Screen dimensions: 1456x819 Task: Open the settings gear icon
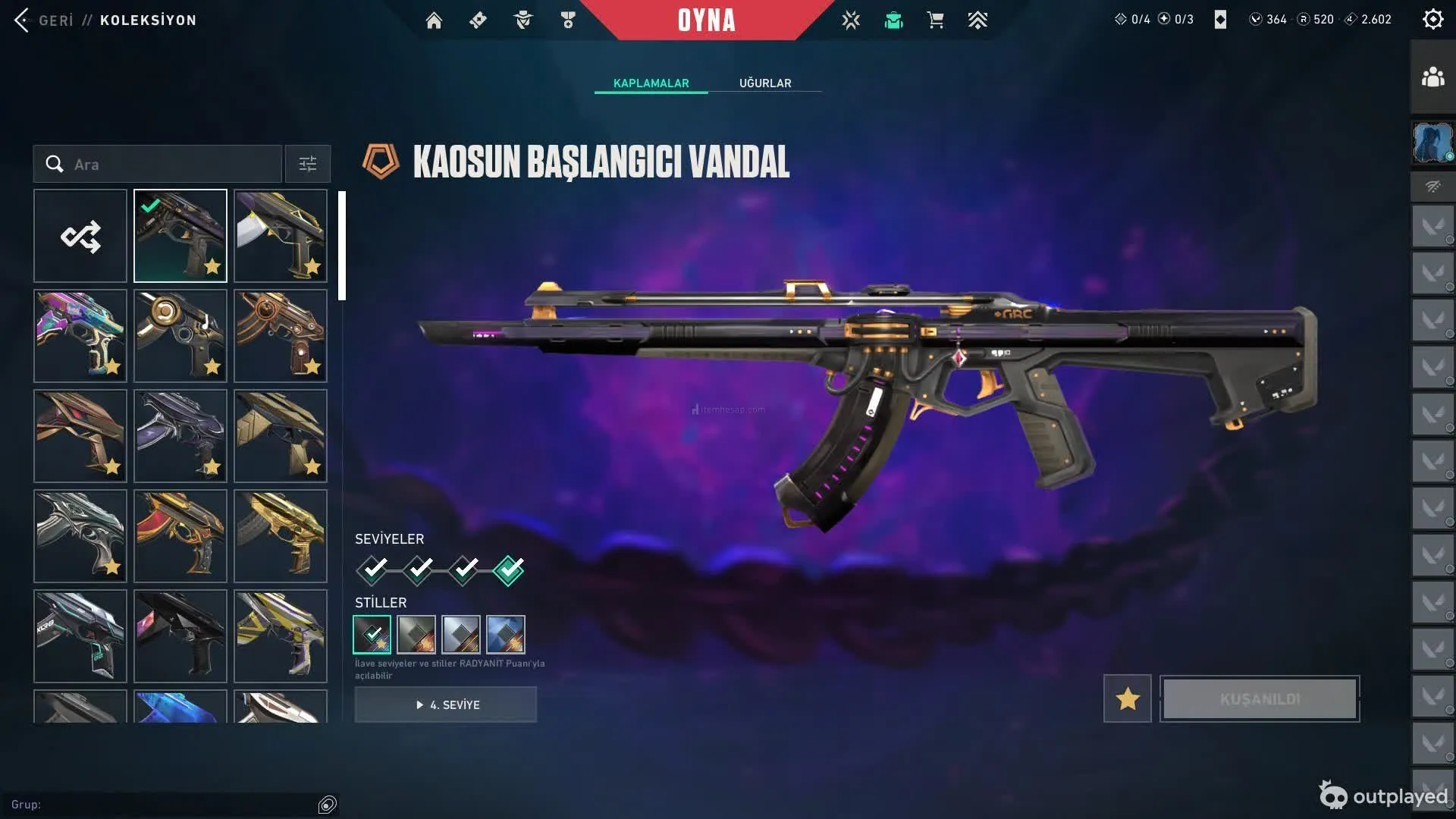pos(1432,20)
